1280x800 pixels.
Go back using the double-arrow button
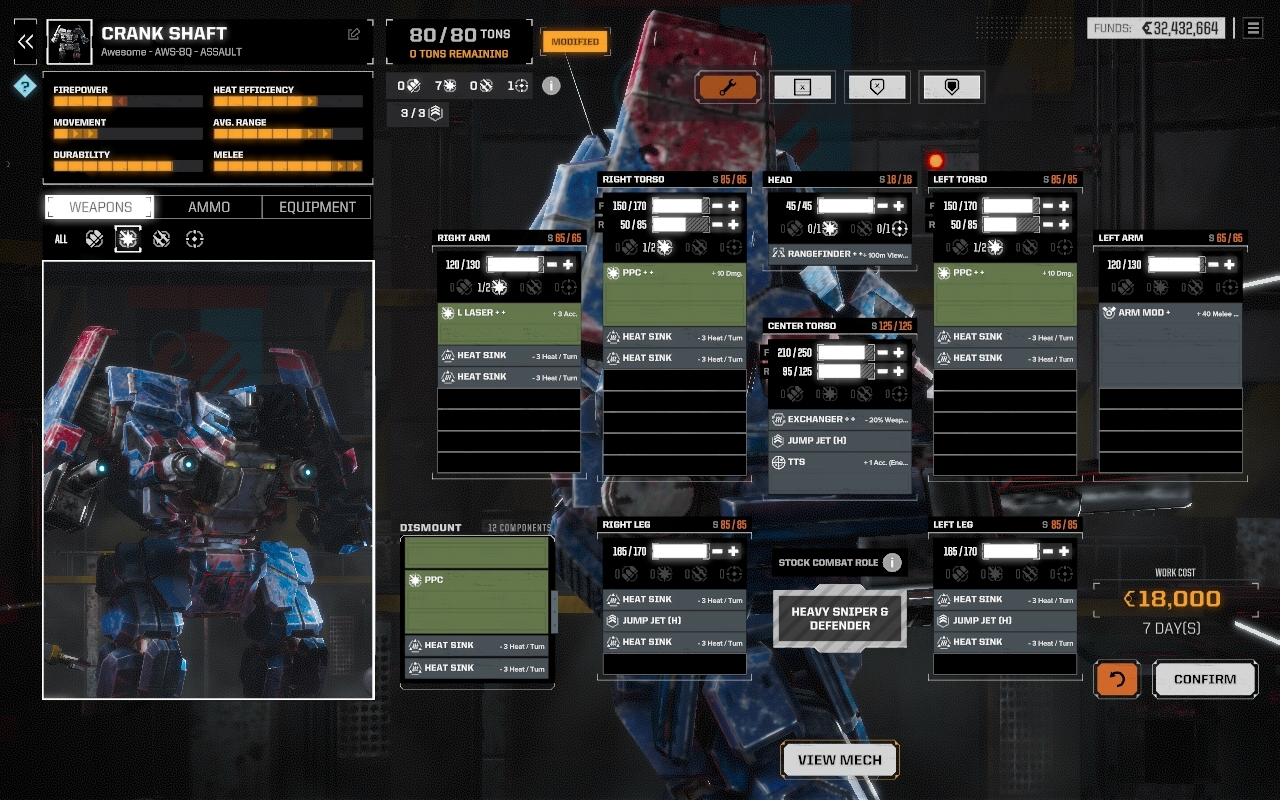click(26, 41)
